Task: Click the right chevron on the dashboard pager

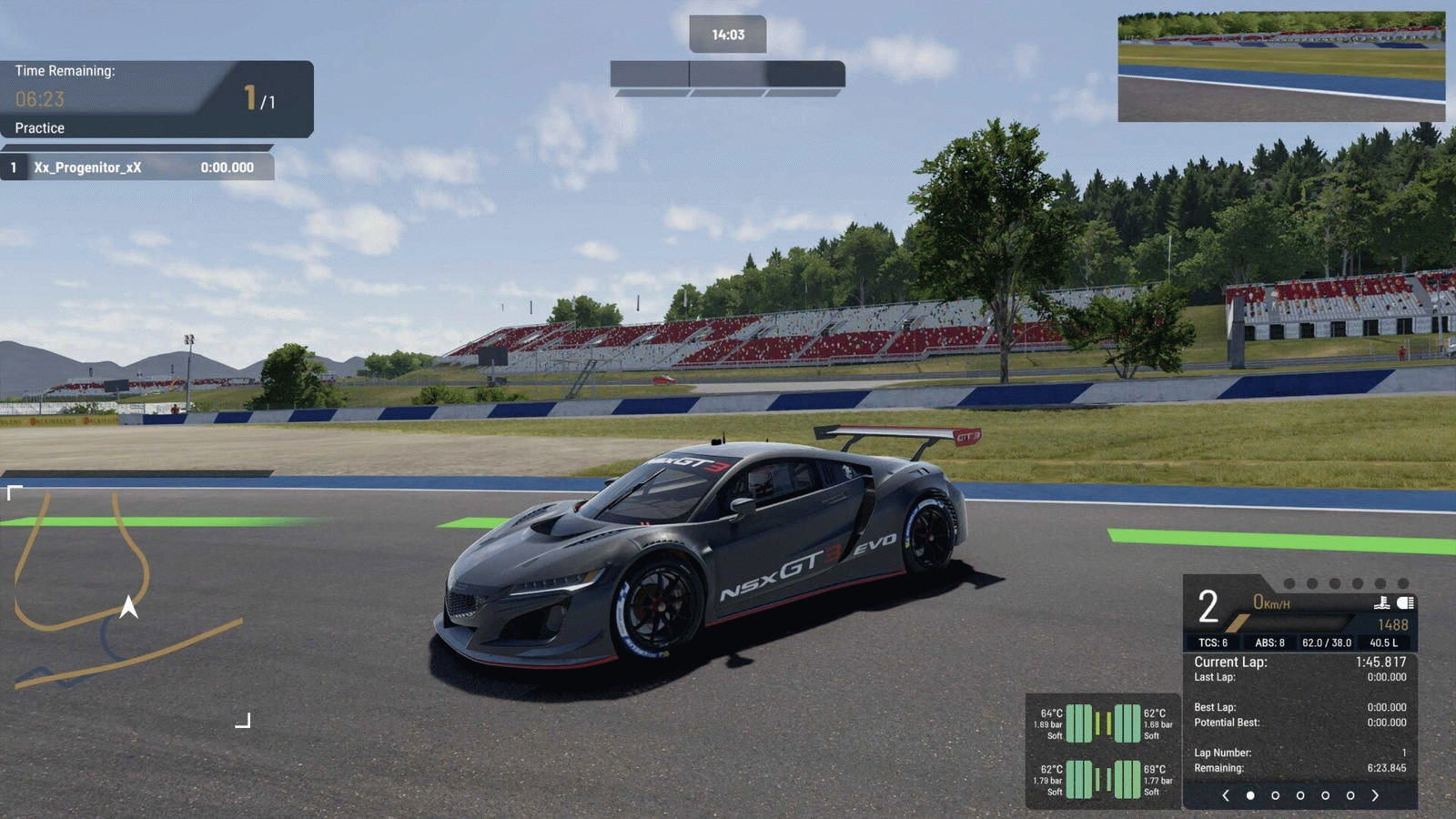Action: click(x=1377, y=794)
